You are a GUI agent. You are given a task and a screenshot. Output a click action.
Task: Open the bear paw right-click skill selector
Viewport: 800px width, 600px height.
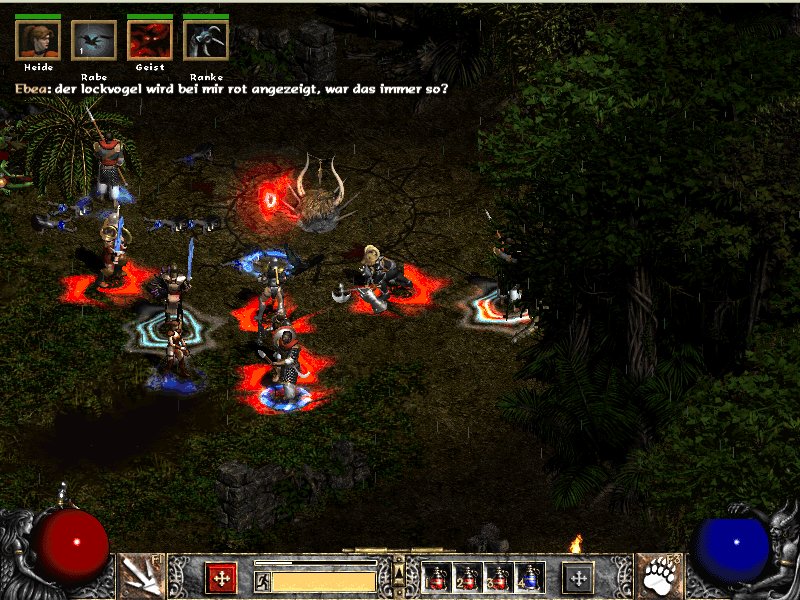click(659, 577)
